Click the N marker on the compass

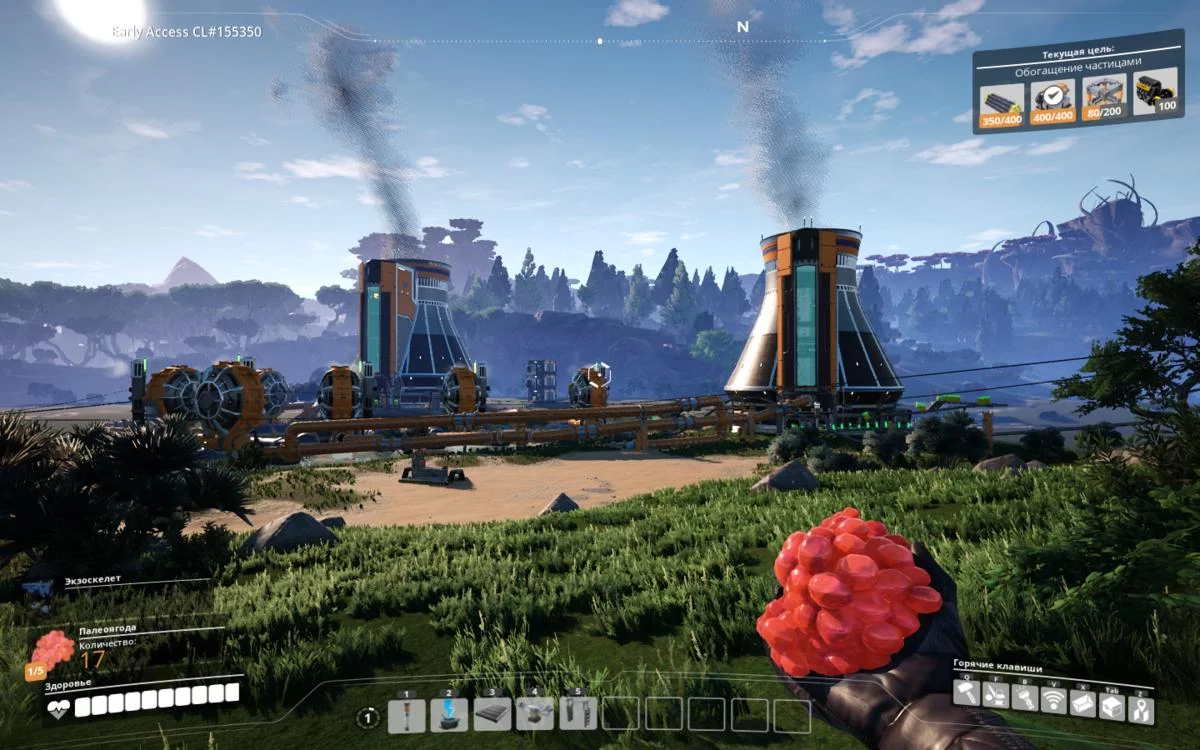click(x=742, y=27)
